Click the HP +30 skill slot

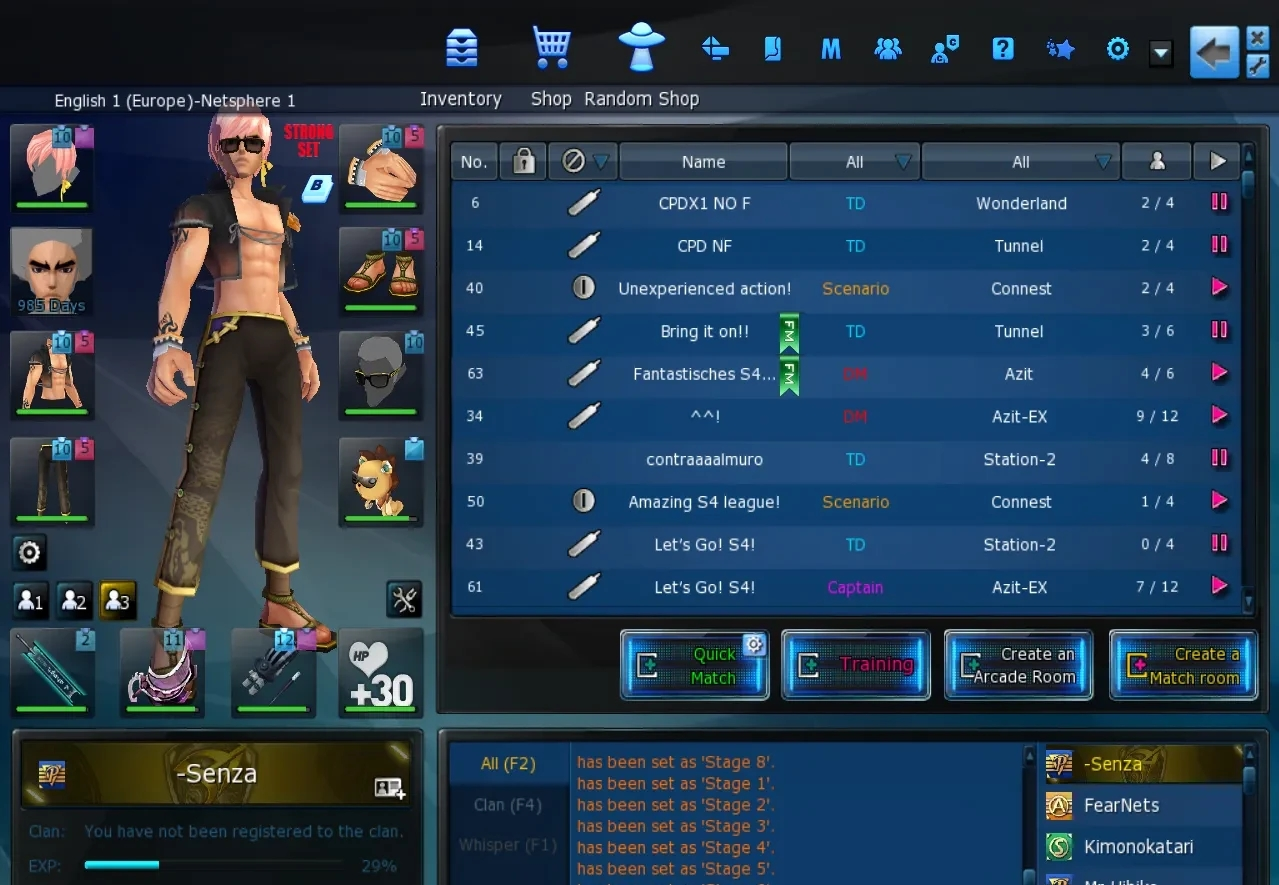click(381, 673)
